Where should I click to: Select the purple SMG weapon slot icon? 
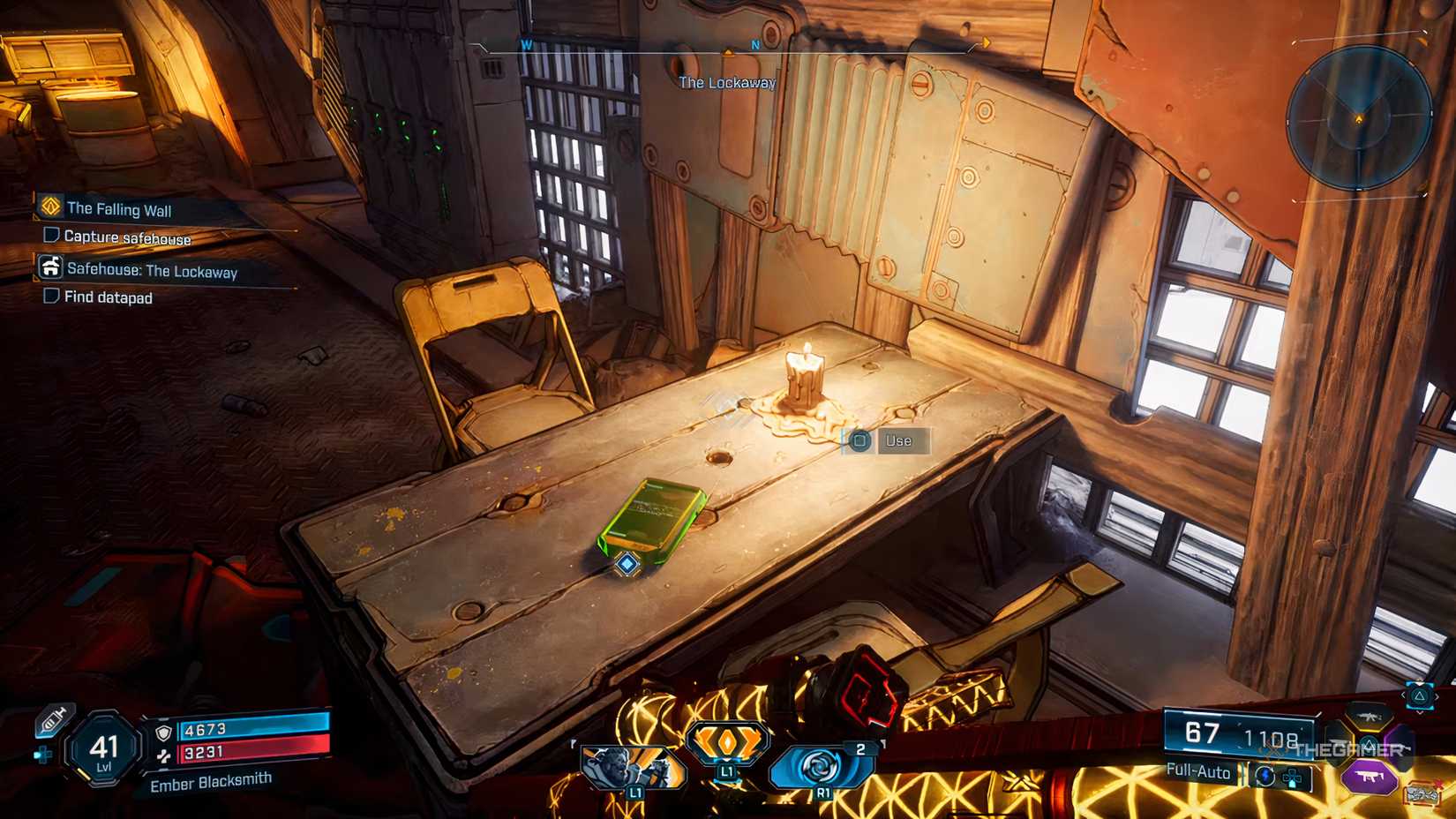(x=1369, y=777)
